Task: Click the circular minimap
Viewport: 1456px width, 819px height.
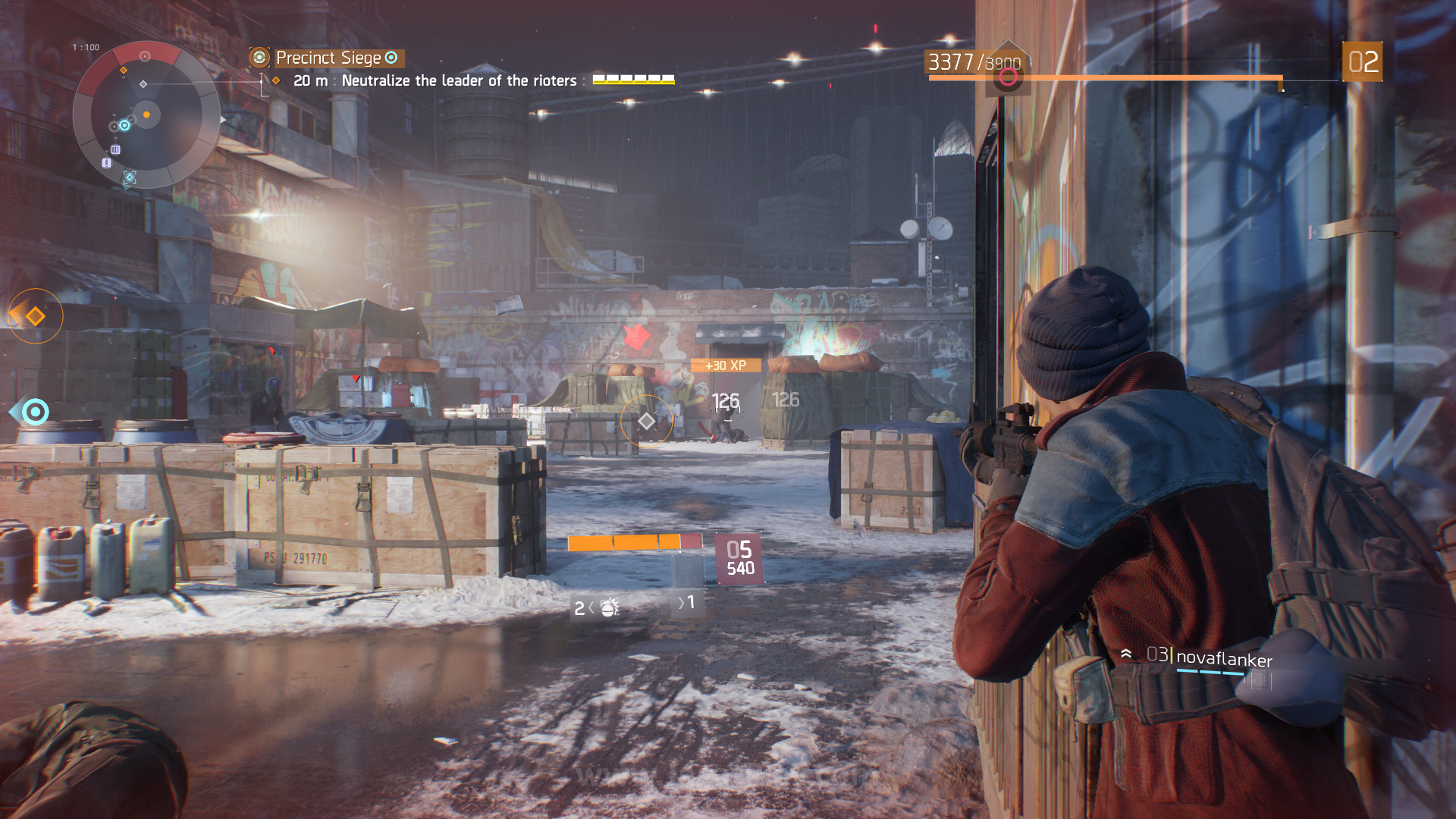Action: point(146,115)
